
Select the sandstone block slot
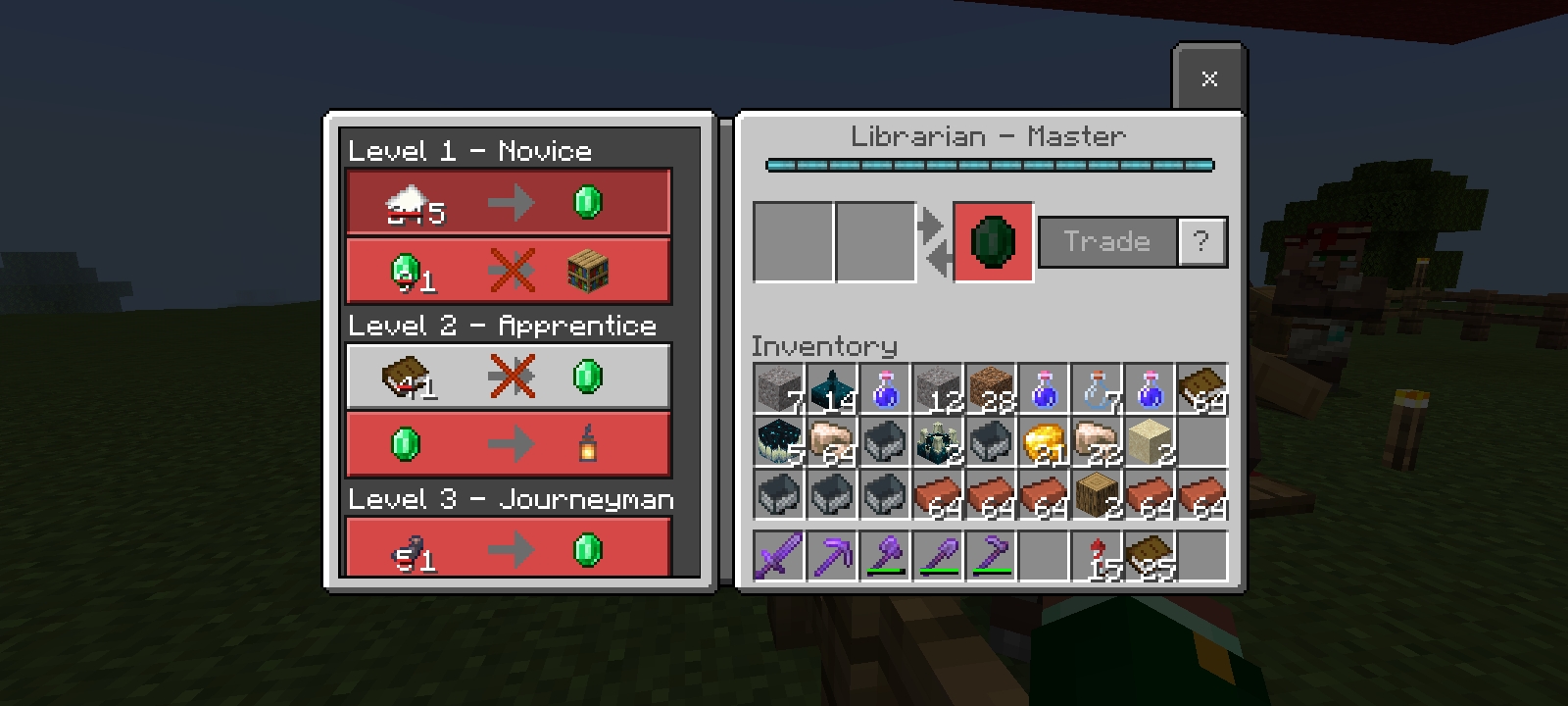coord(1150,441)
